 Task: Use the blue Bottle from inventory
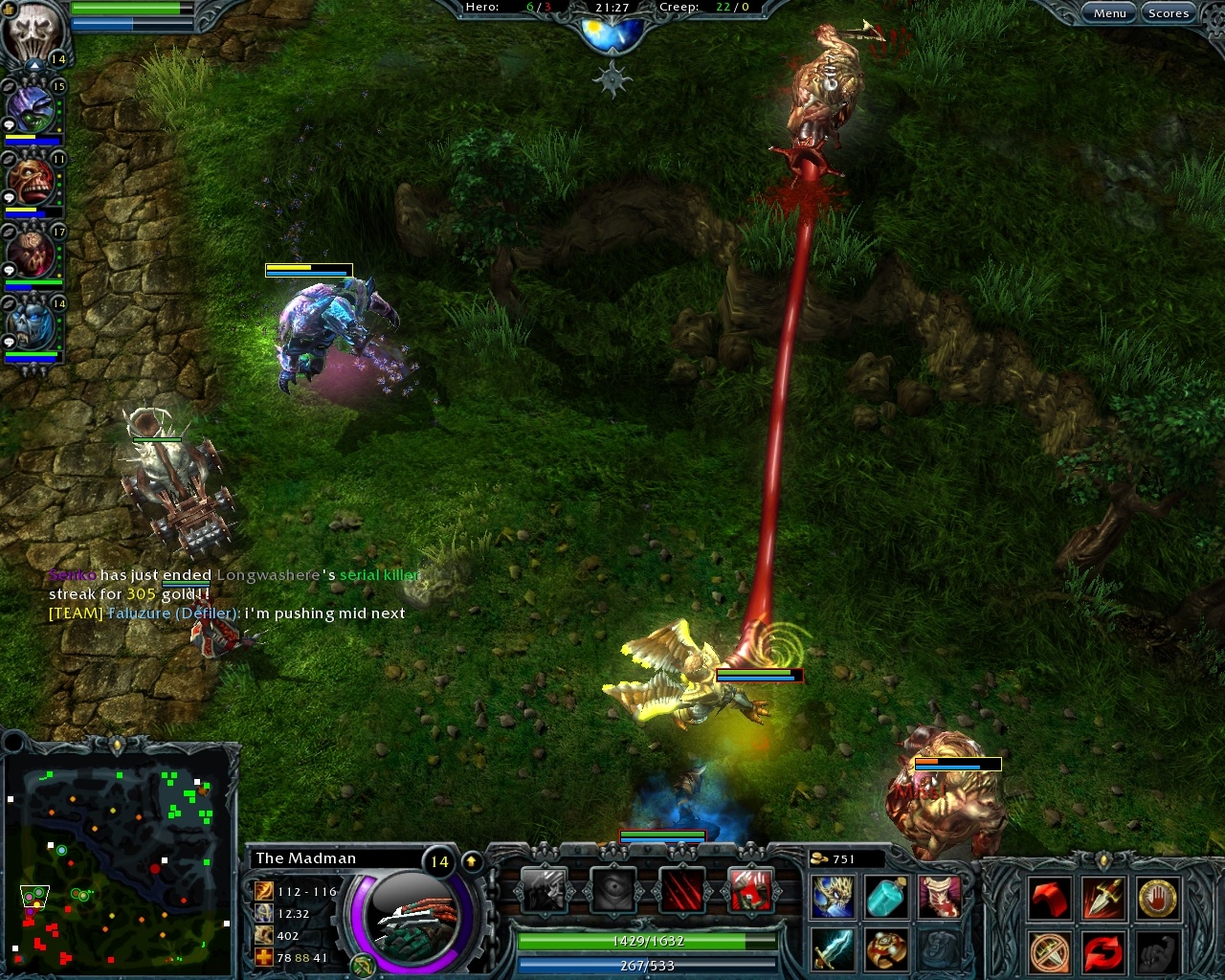coord(885,897)
